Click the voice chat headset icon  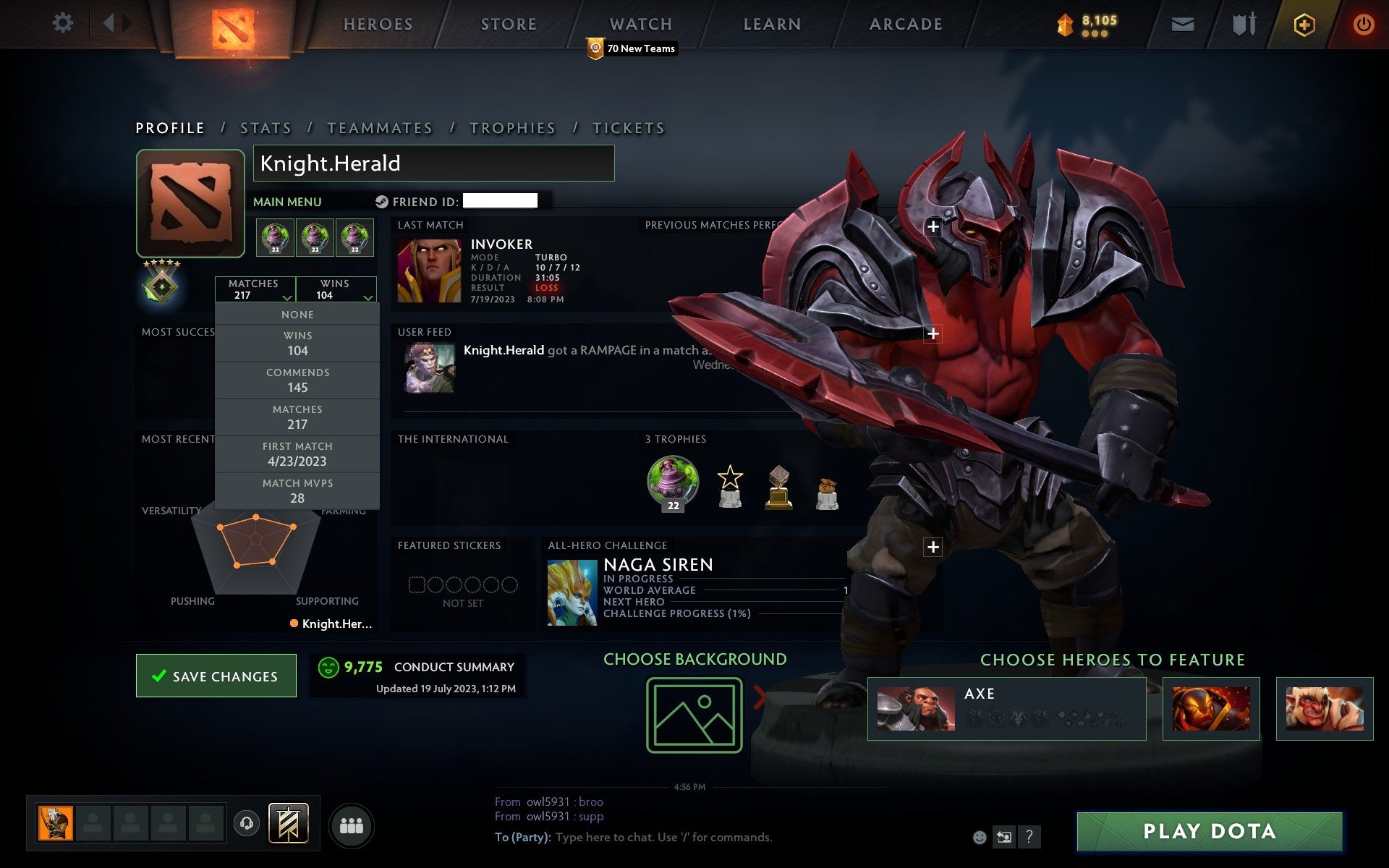pos(247,823)
